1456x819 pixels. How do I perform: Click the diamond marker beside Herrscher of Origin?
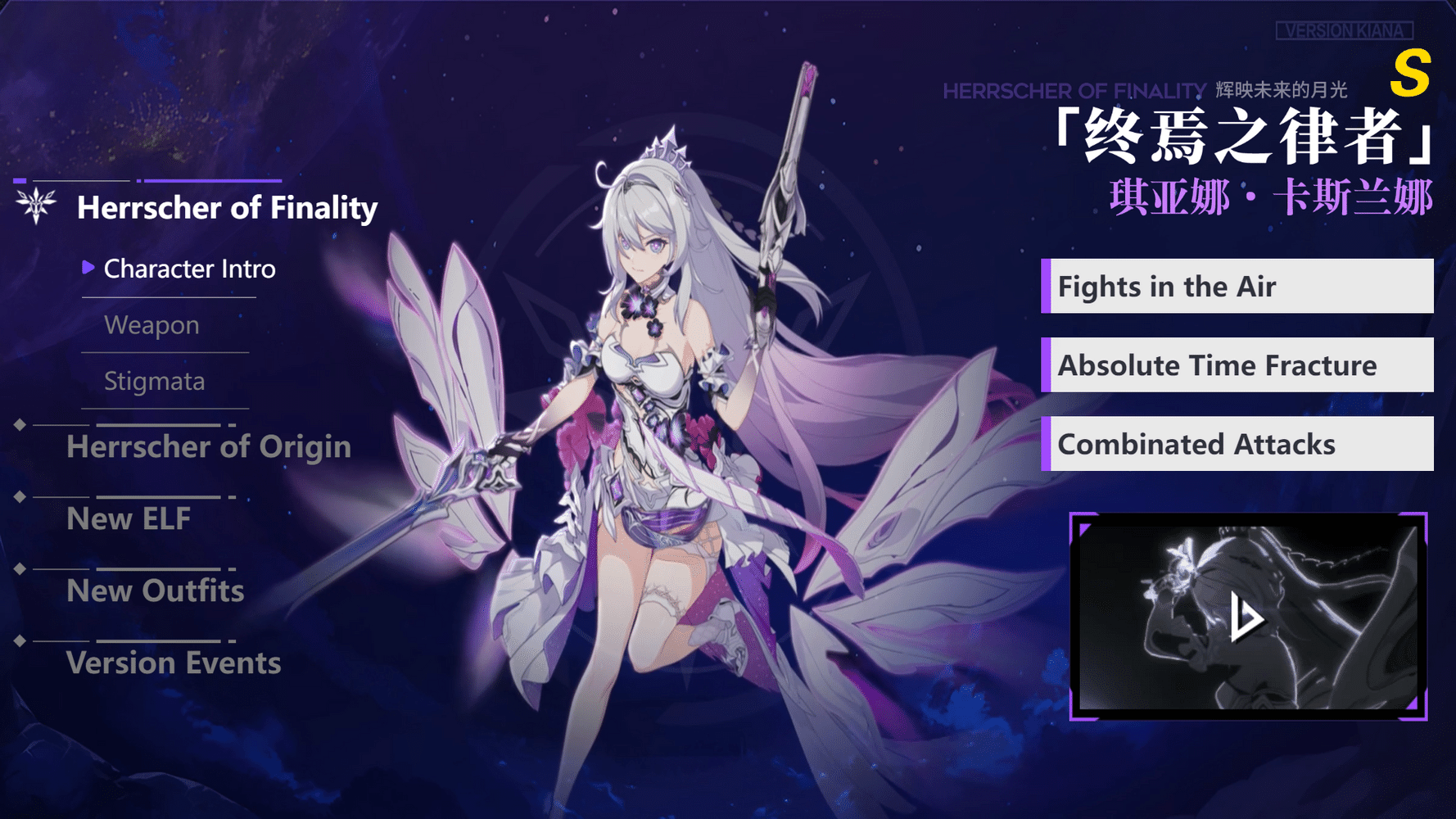click(20, 424)
